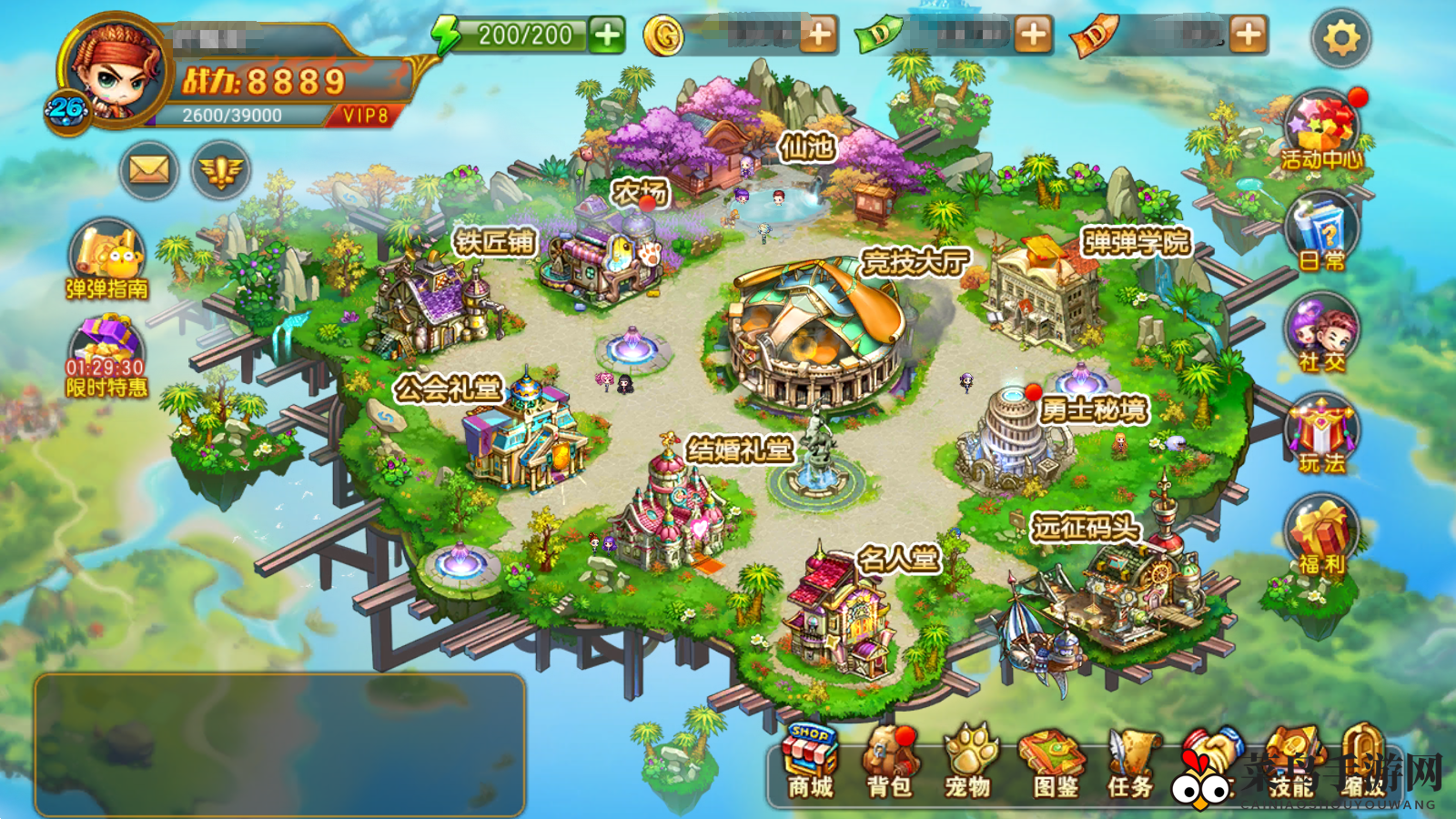
Task: Open the 背包 backpack
Action: [x=888, y=762]
